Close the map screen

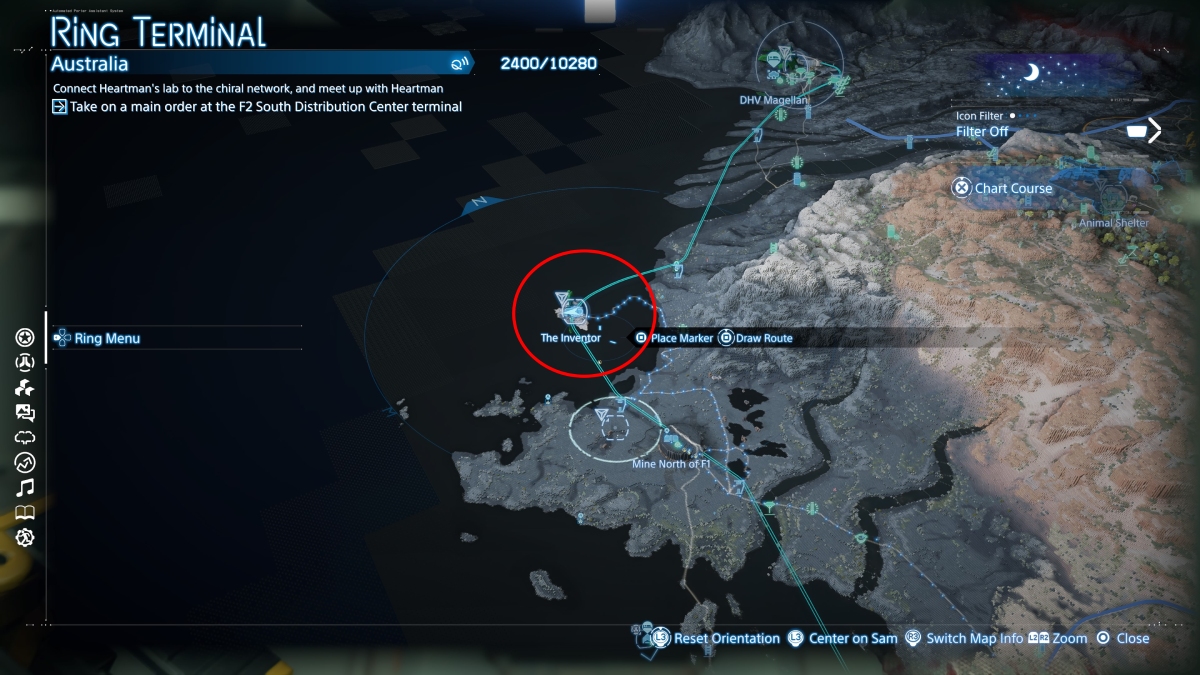1123,638
